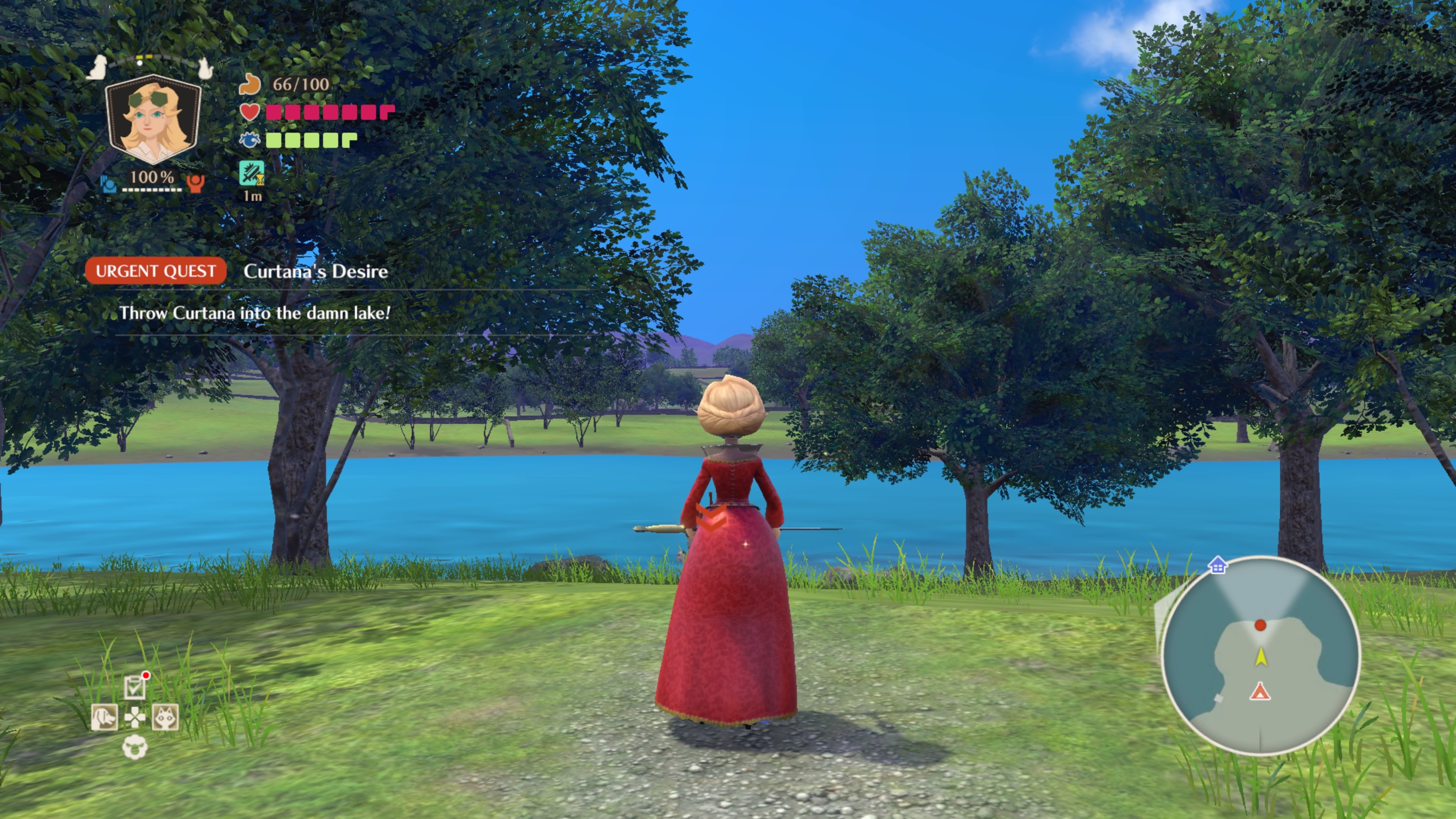Click the orange arms-raised figure icon

pyautogui.click(x=196, y=182)
